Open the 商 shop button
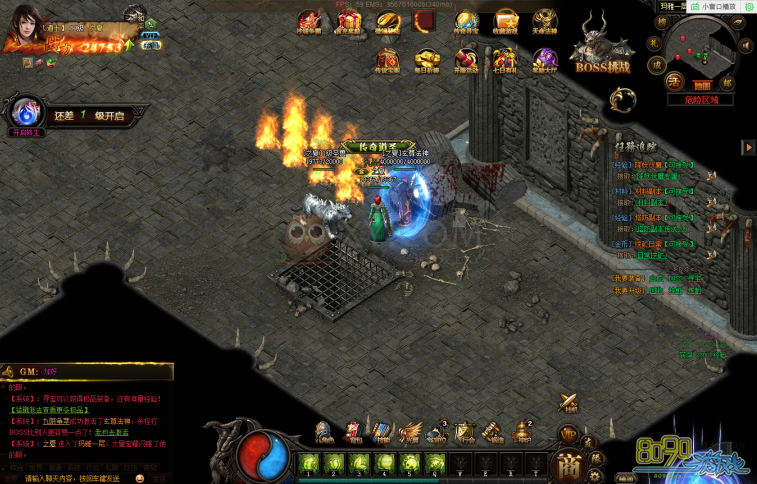The width and height of the screenshot is (757, 484). point(569,466)
